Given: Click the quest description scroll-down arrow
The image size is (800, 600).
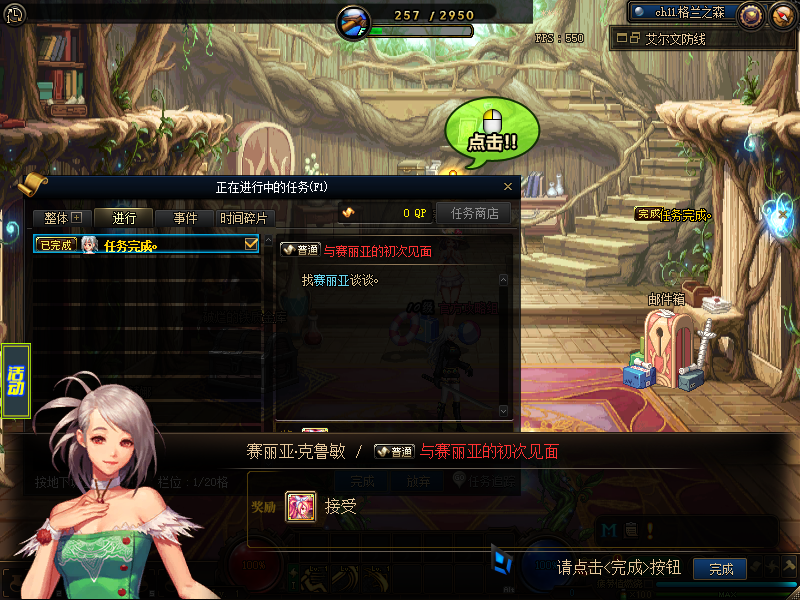Looking at the screenshot, I should coord(503,411).
